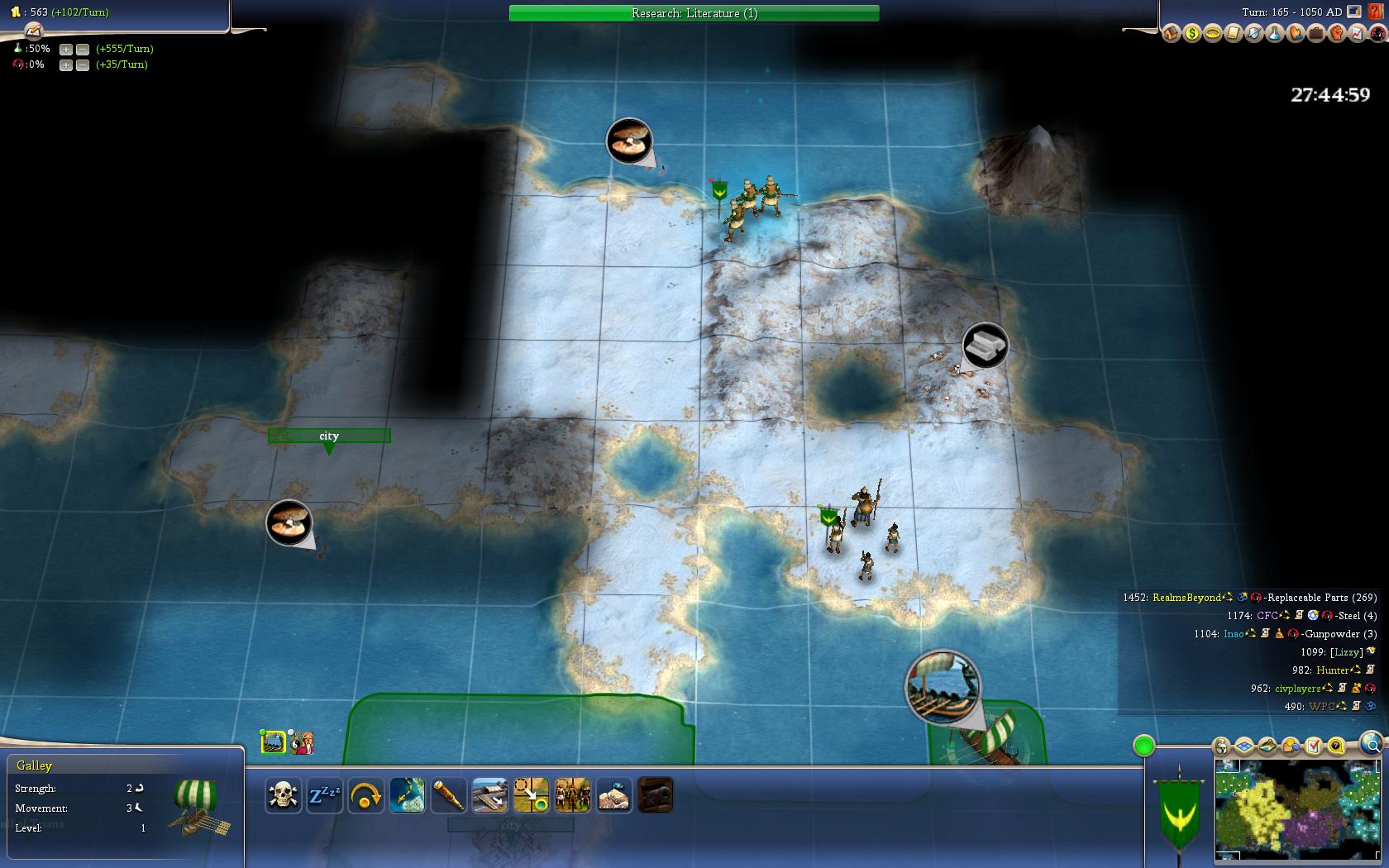Toggle the globe view magnifier button
This screenshot has height=868, width=1389.
pyautogui.click(x=1372, y=743)
